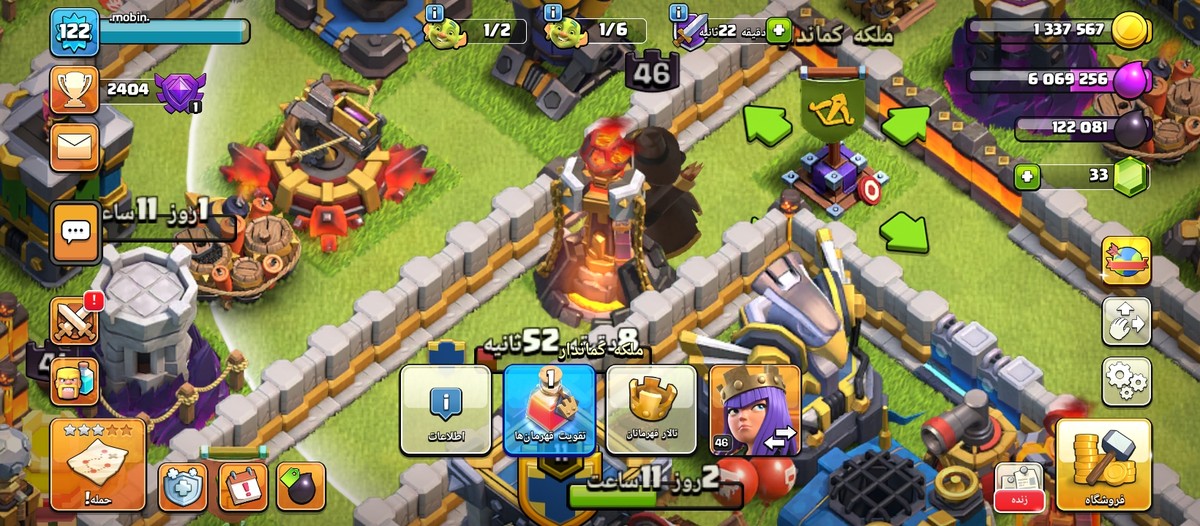Open the crossed swords icon with red alert
This screenshot has height=526, width=1200.
click(x=75, y=321)
